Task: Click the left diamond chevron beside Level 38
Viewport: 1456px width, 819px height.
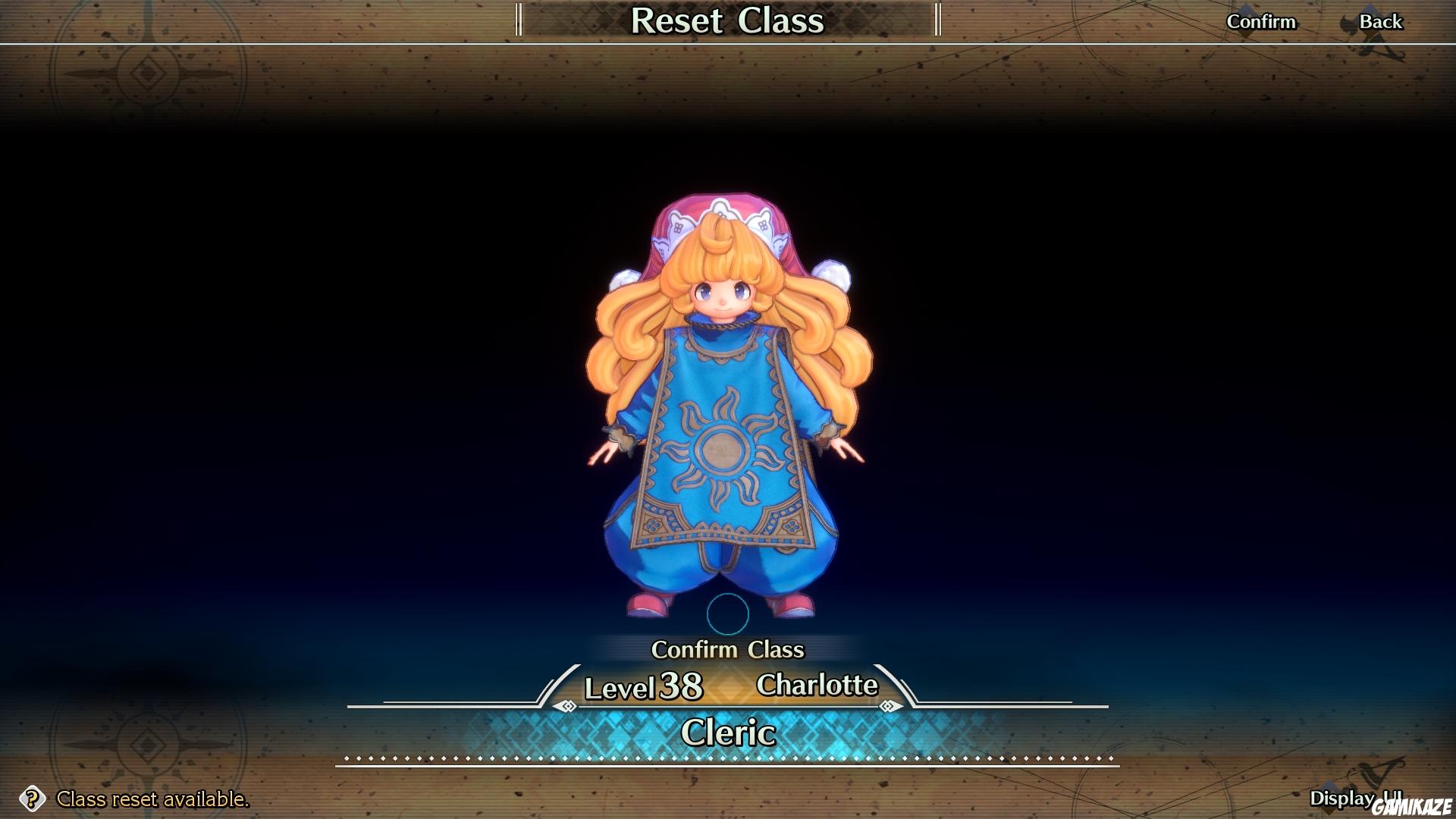Action: 565,708
